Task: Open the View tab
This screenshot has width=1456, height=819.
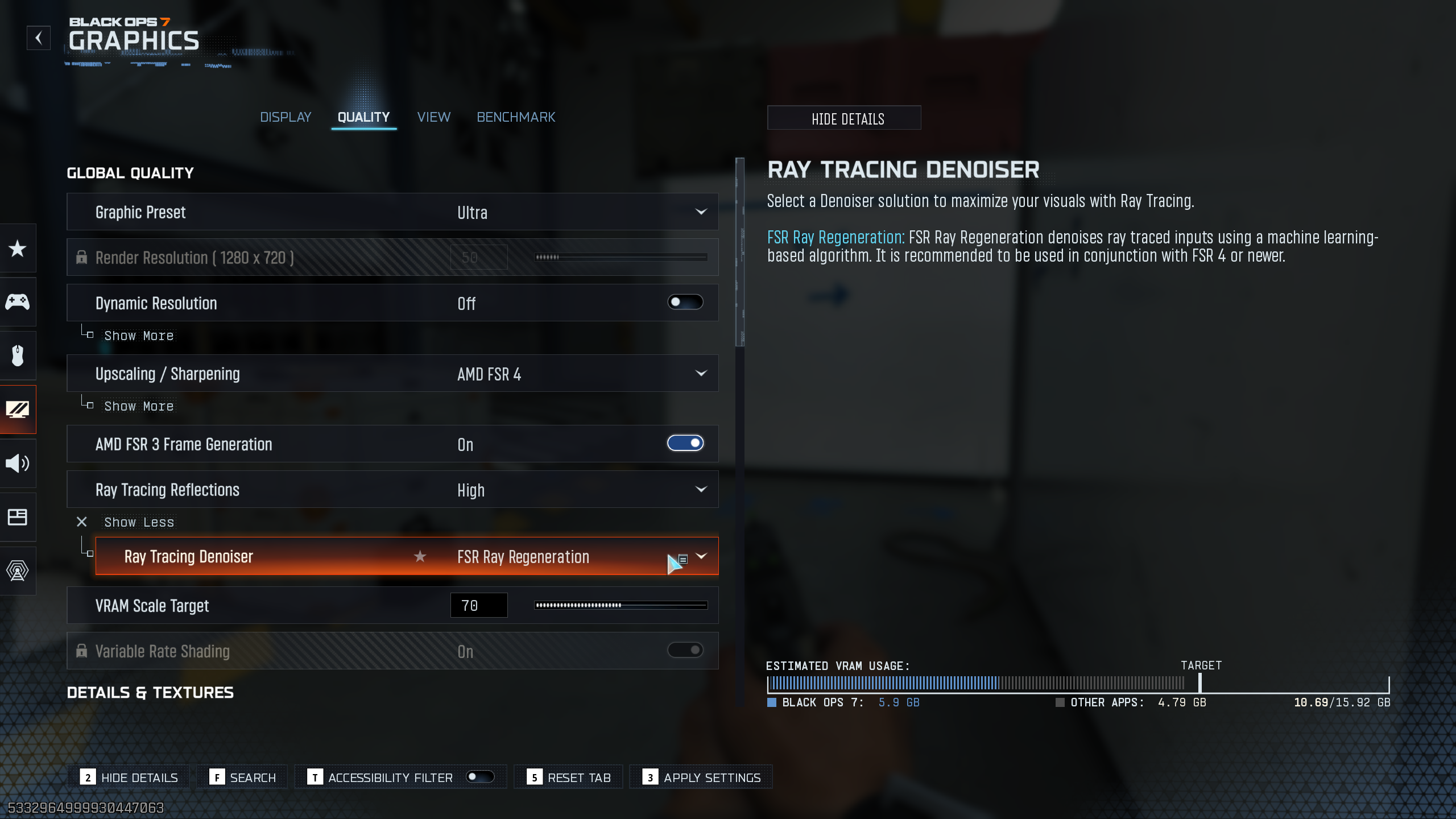Action: tap(433, 117)
